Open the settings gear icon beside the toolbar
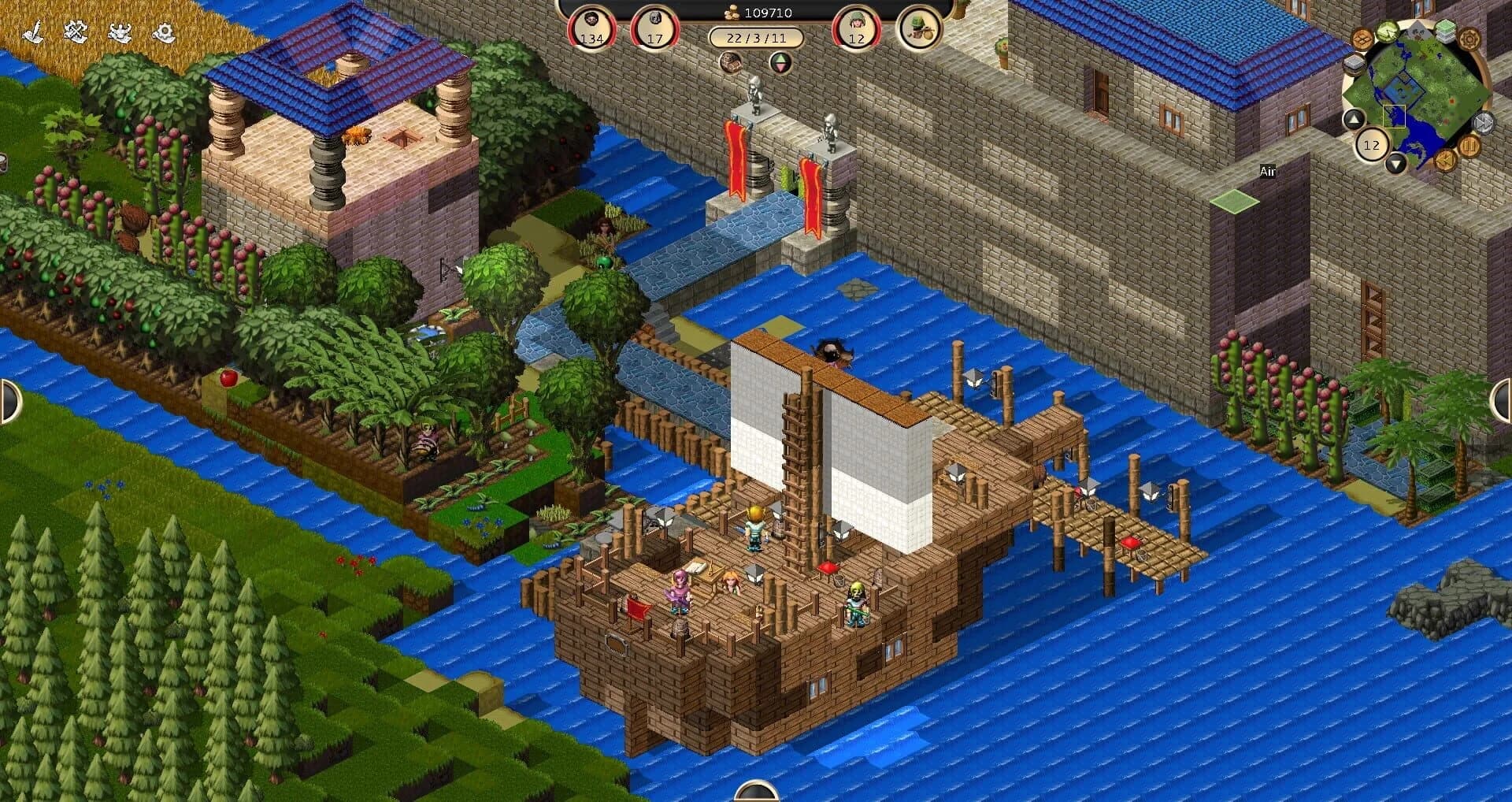Image resolution: width=1512 pixels, height=802 pixels. click(x=165, y=32)
